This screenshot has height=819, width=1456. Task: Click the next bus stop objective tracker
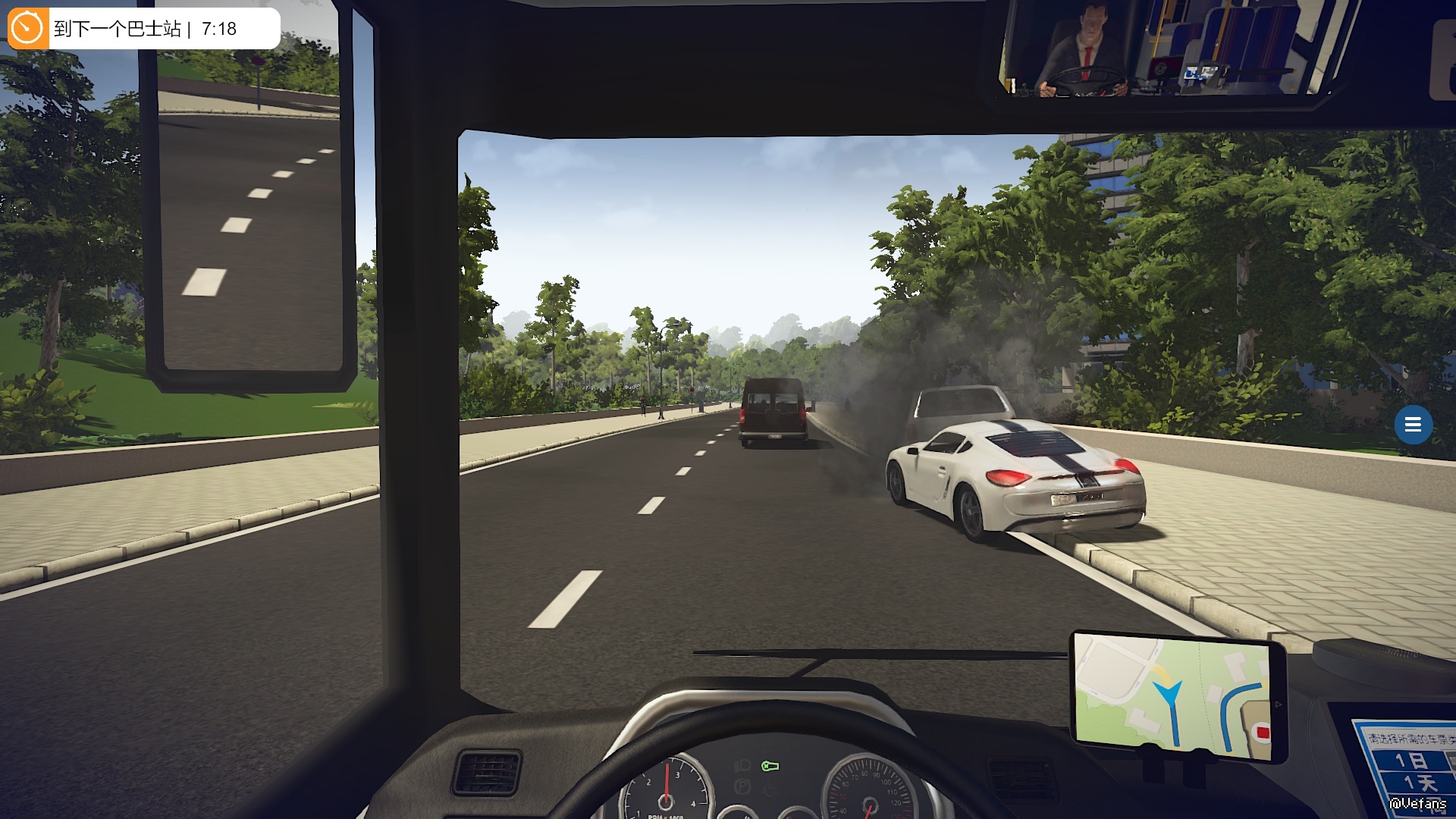144,29
